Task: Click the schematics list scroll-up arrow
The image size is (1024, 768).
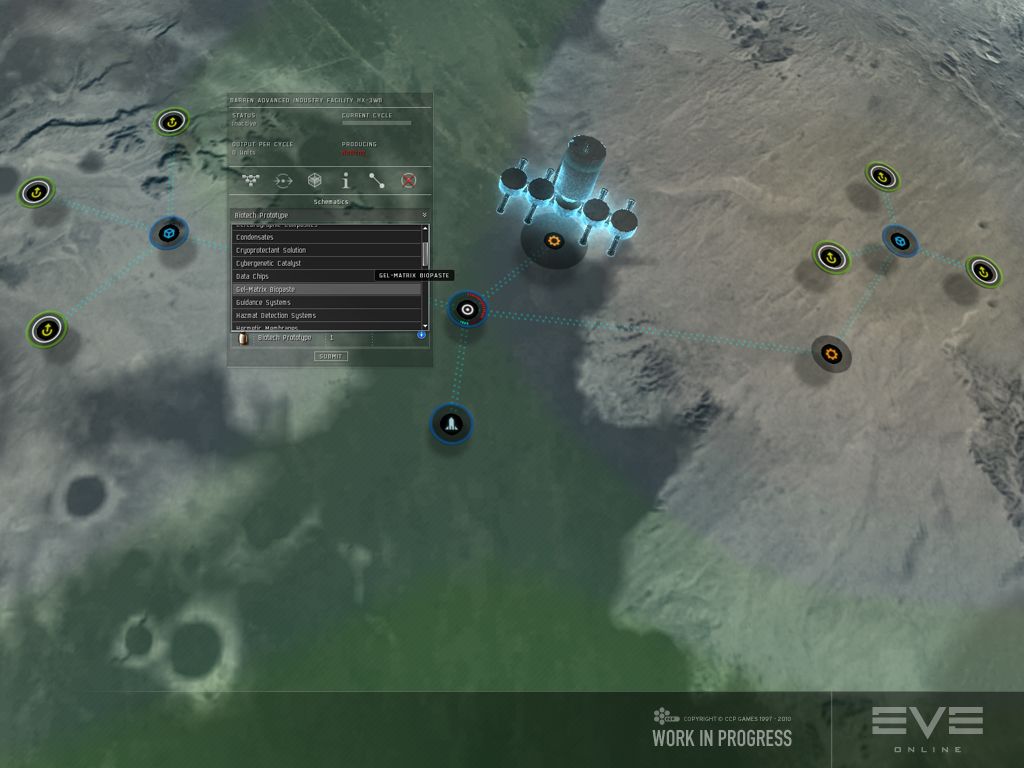Action: click(425, 227)
